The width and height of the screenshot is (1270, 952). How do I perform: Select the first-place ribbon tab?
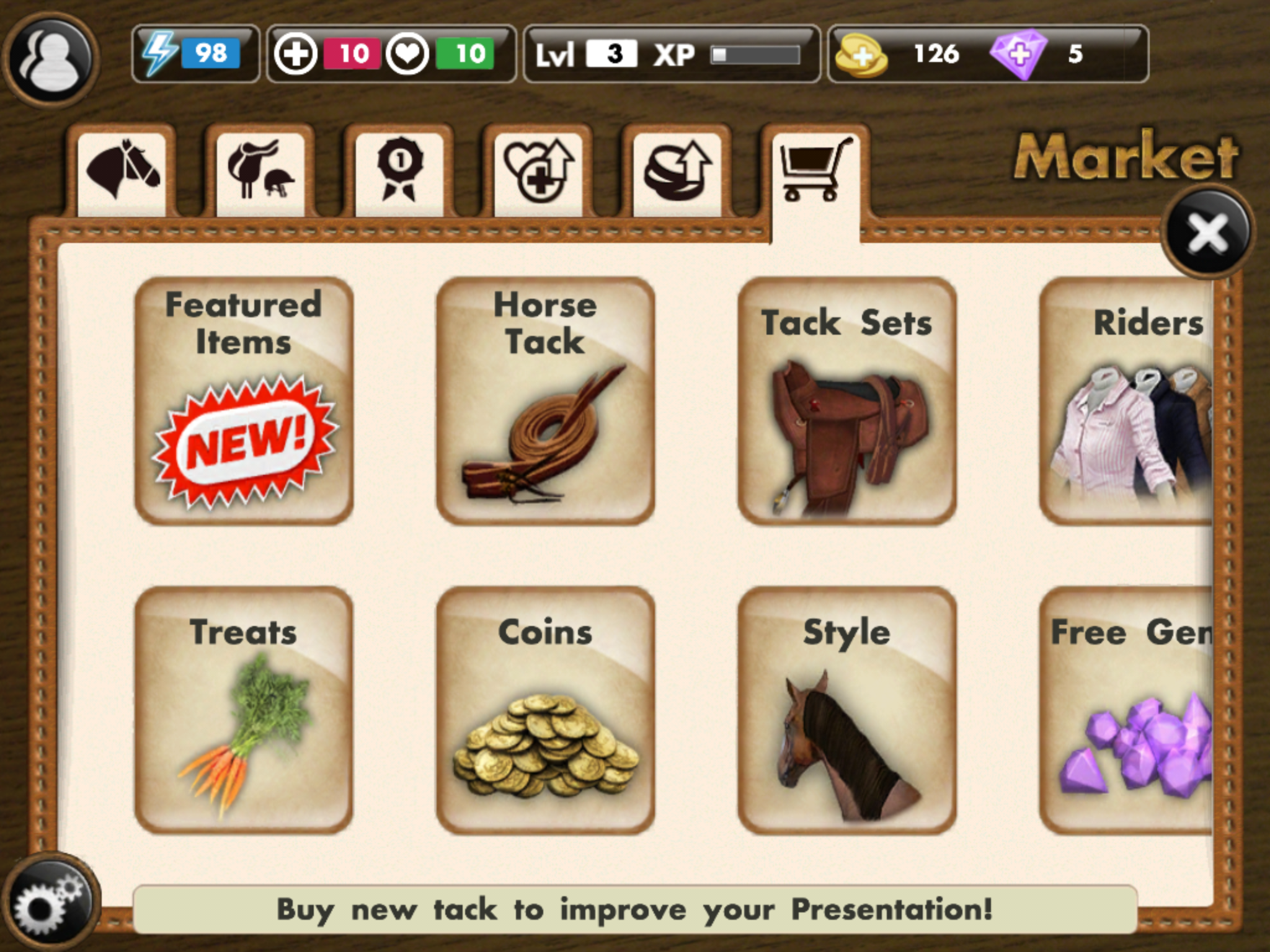(399, 169)
